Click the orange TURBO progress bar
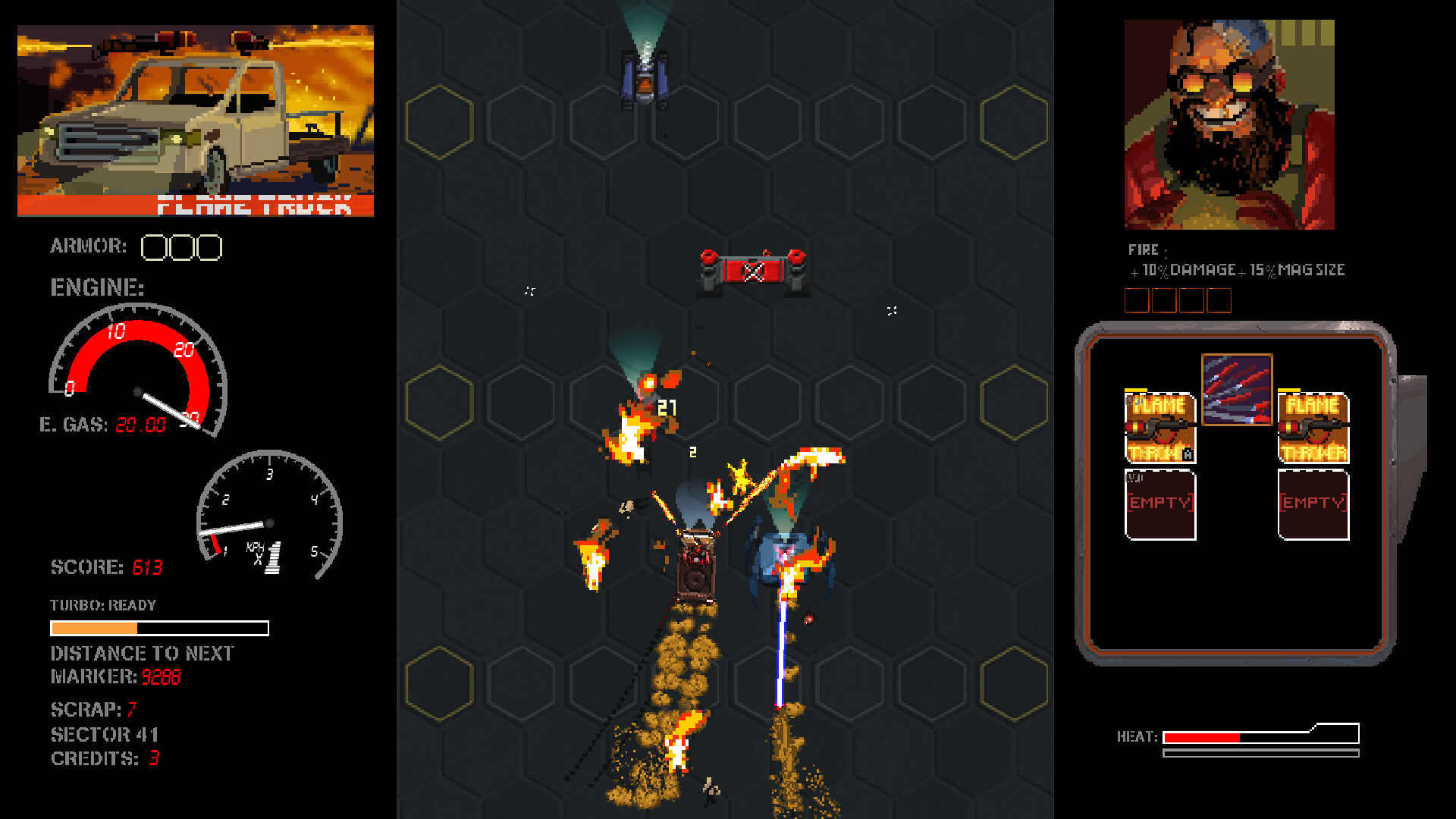This screenshot has height=819, width=1456. tap(95, 628)
